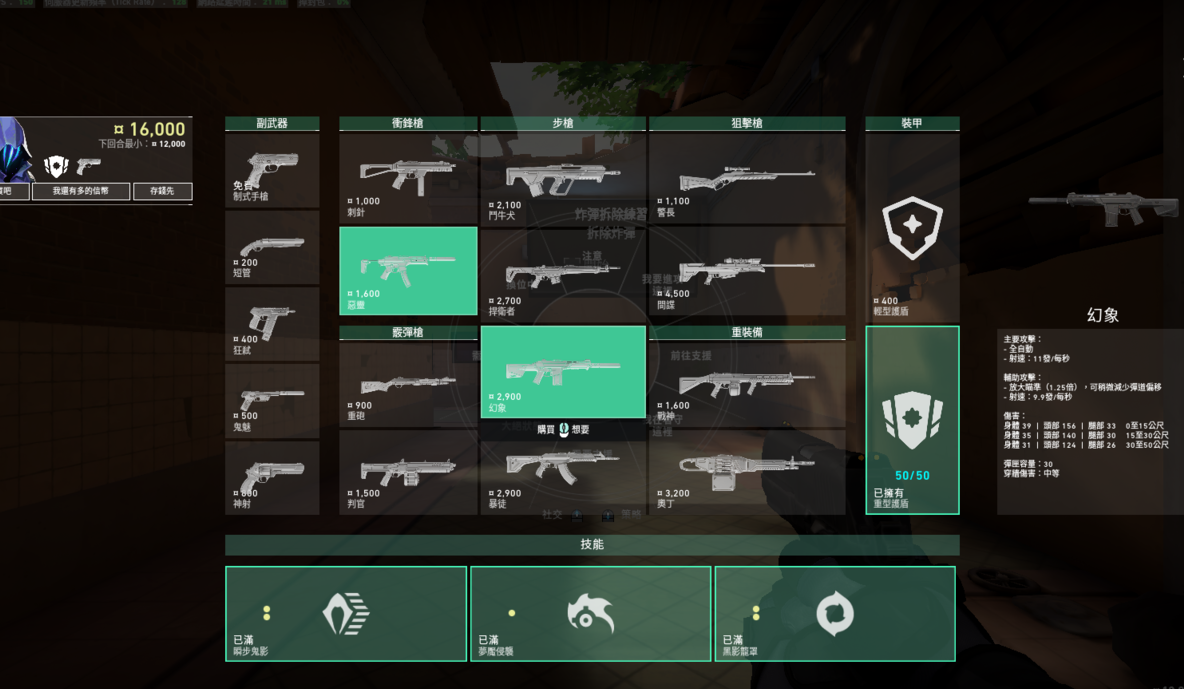Viewport: 1184px width, 689px height.
Task: Click the highlighted 惡靈 Spectre SMG
Action: pos(408,270)
